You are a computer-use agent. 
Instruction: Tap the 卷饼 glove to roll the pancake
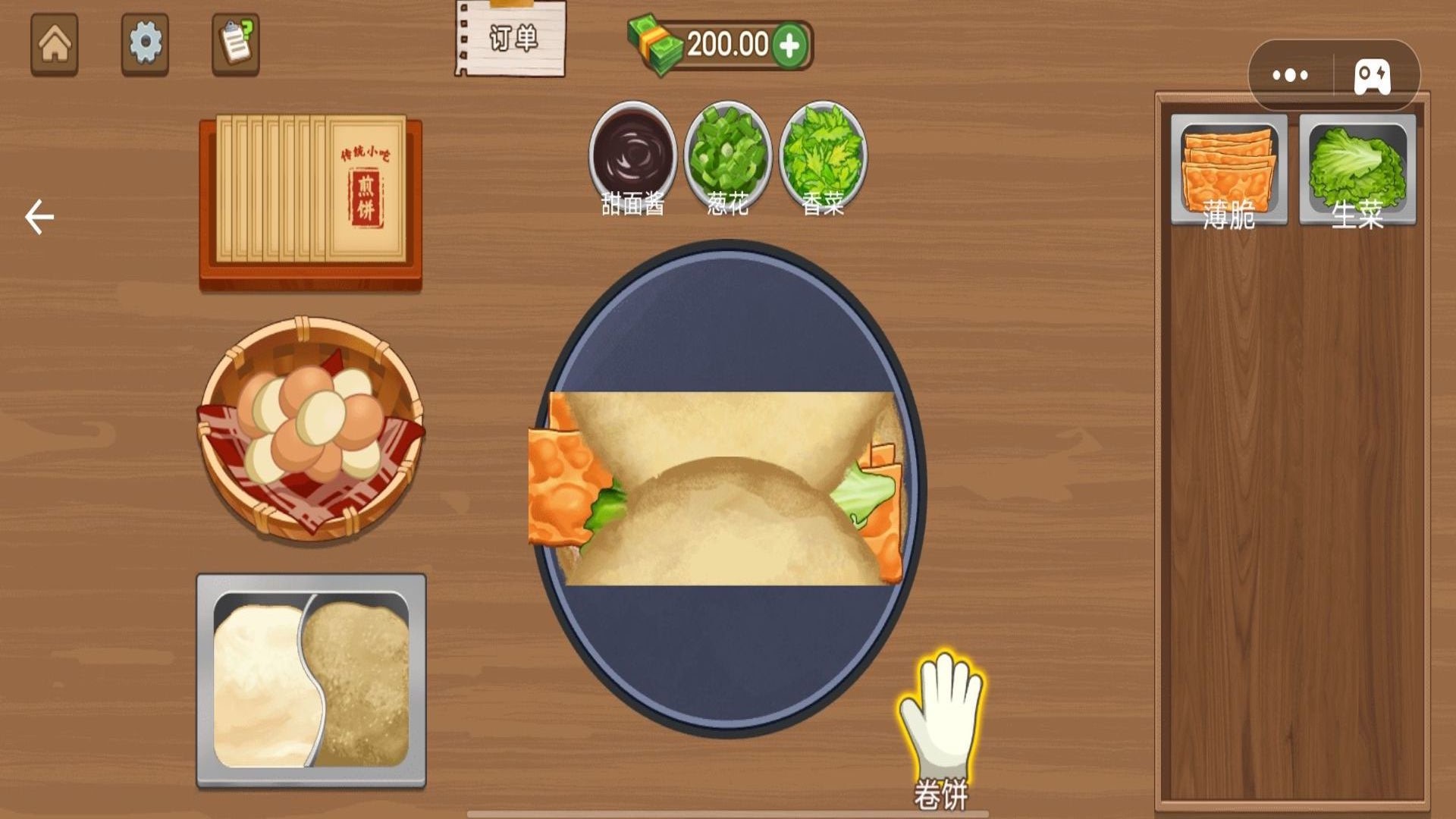click(x=940, y=720)
